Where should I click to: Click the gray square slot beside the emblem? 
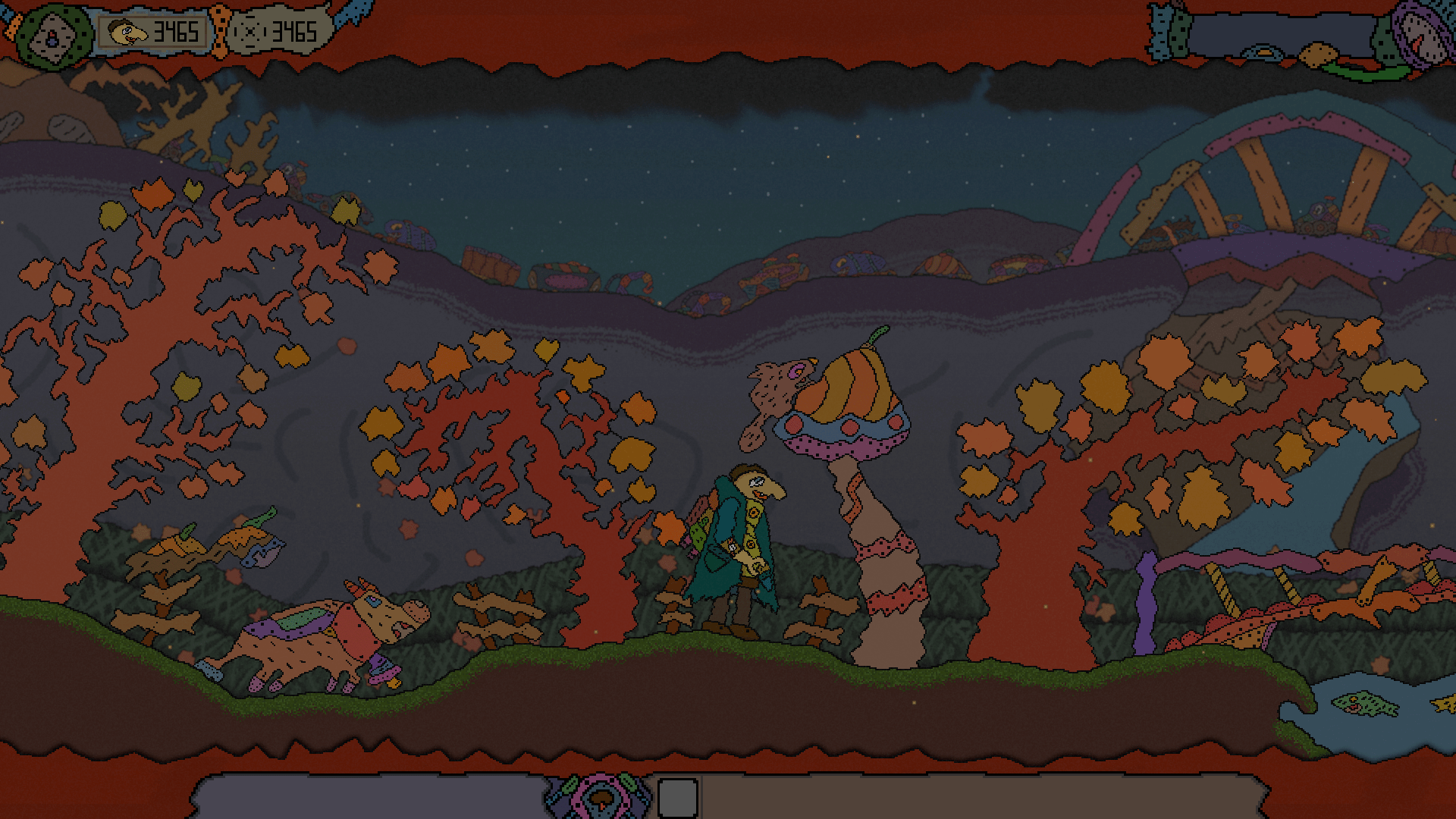(x=677, y=798)
